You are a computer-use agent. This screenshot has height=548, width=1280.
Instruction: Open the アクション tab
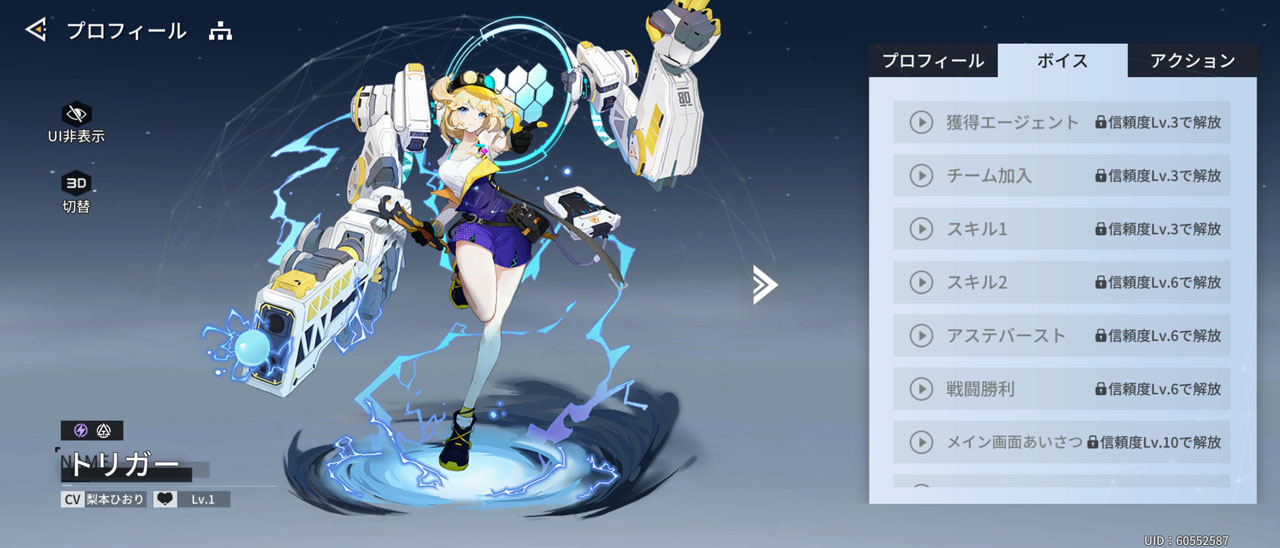click(x=1192, y=61)
